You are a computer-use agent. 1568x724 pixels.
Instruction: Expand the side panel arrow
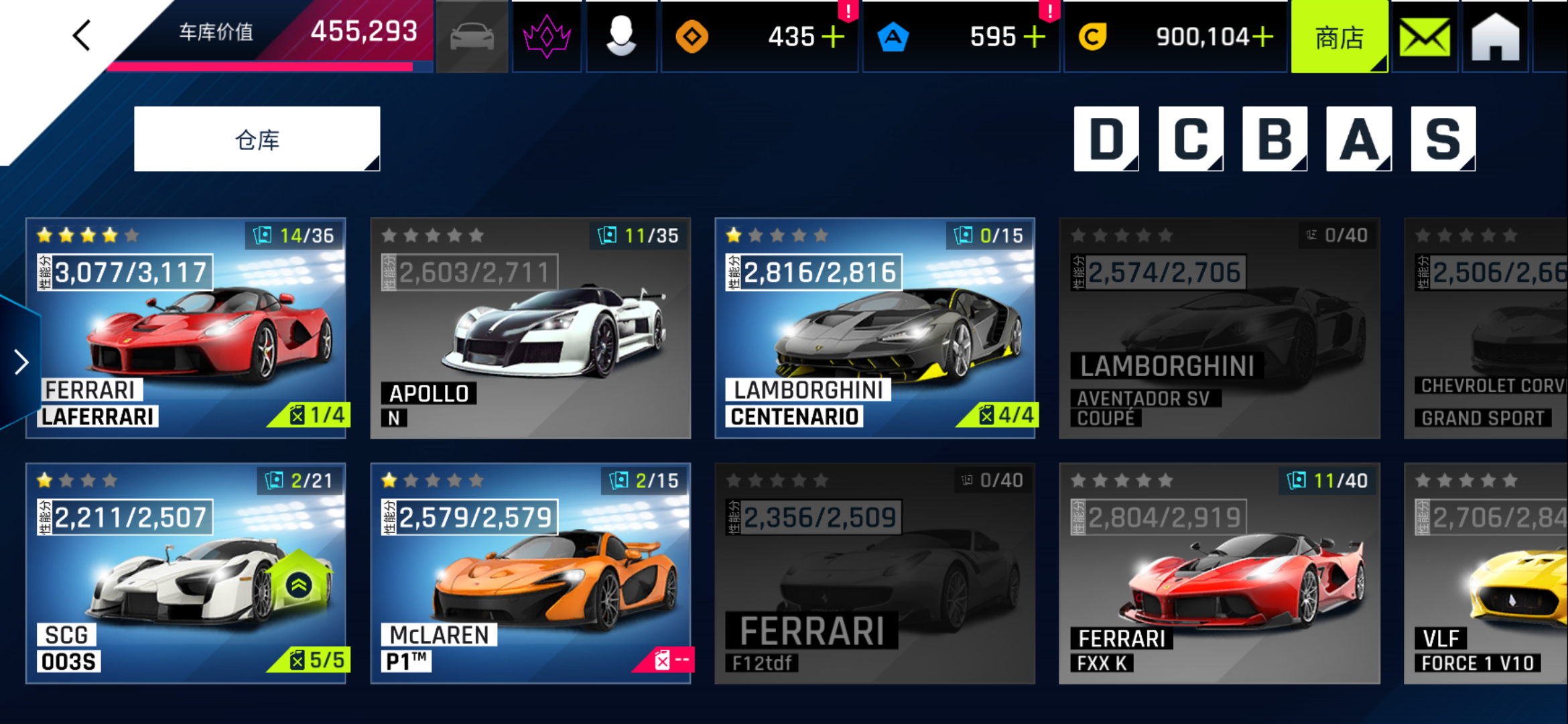pyautogui.click(x=21, y=362)
